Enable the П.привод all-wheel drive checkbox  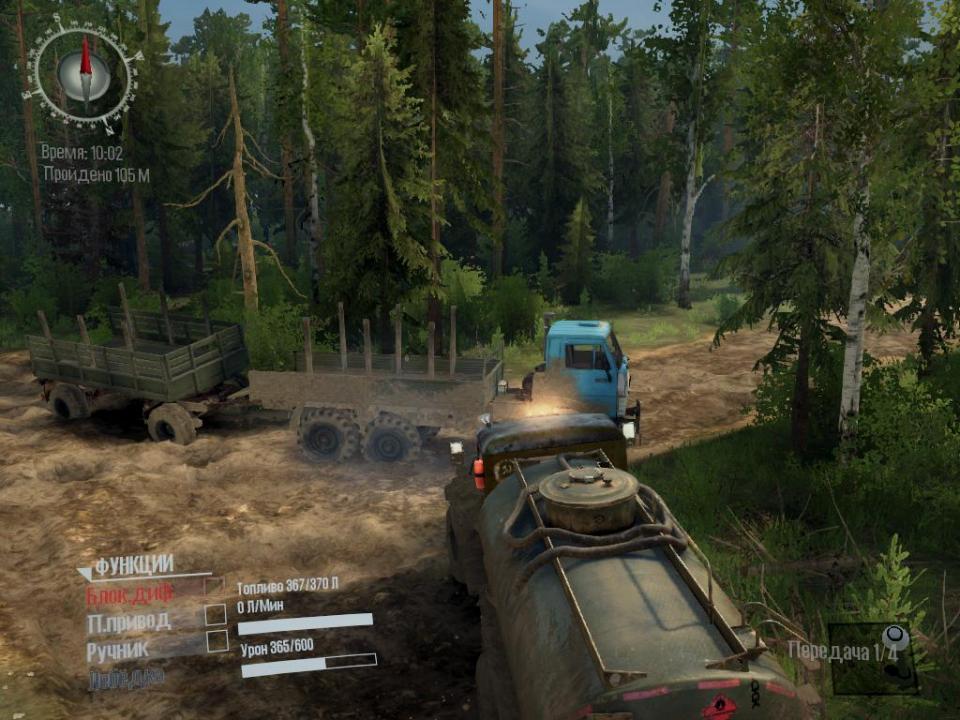click(215, 614)
